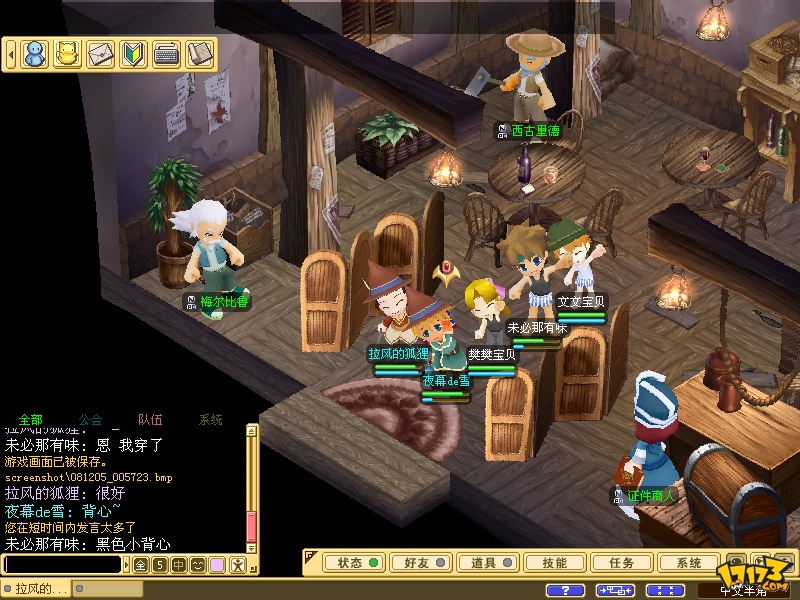Open the chat smiley emoticon picker
800x600 pixels.
[x=197, y=565]
